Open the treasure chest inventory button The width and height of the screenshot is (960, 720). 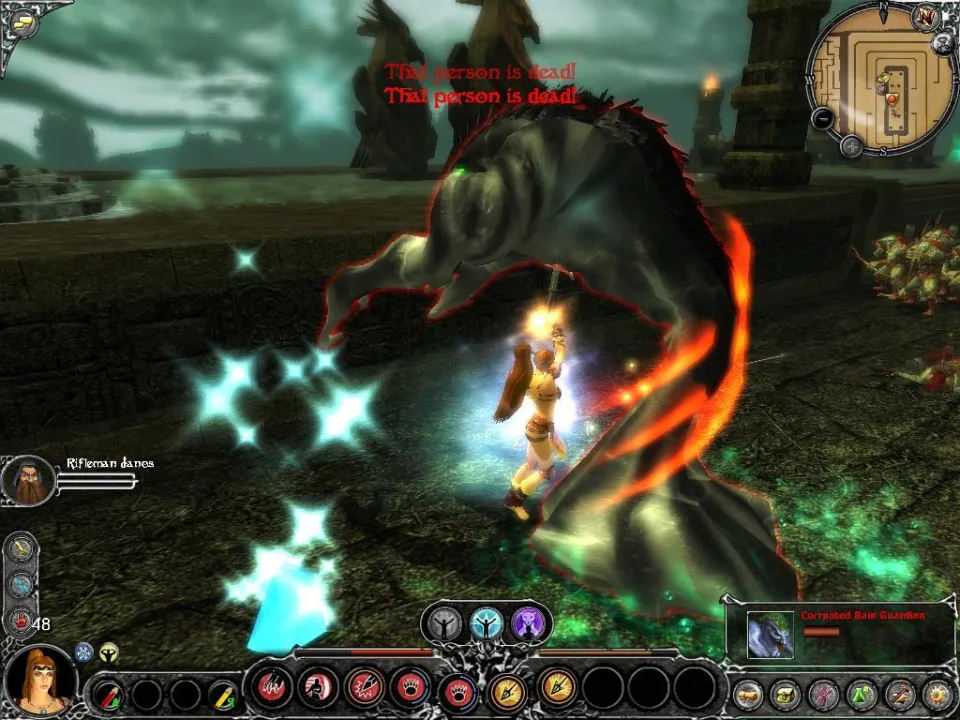coord(784,693)
